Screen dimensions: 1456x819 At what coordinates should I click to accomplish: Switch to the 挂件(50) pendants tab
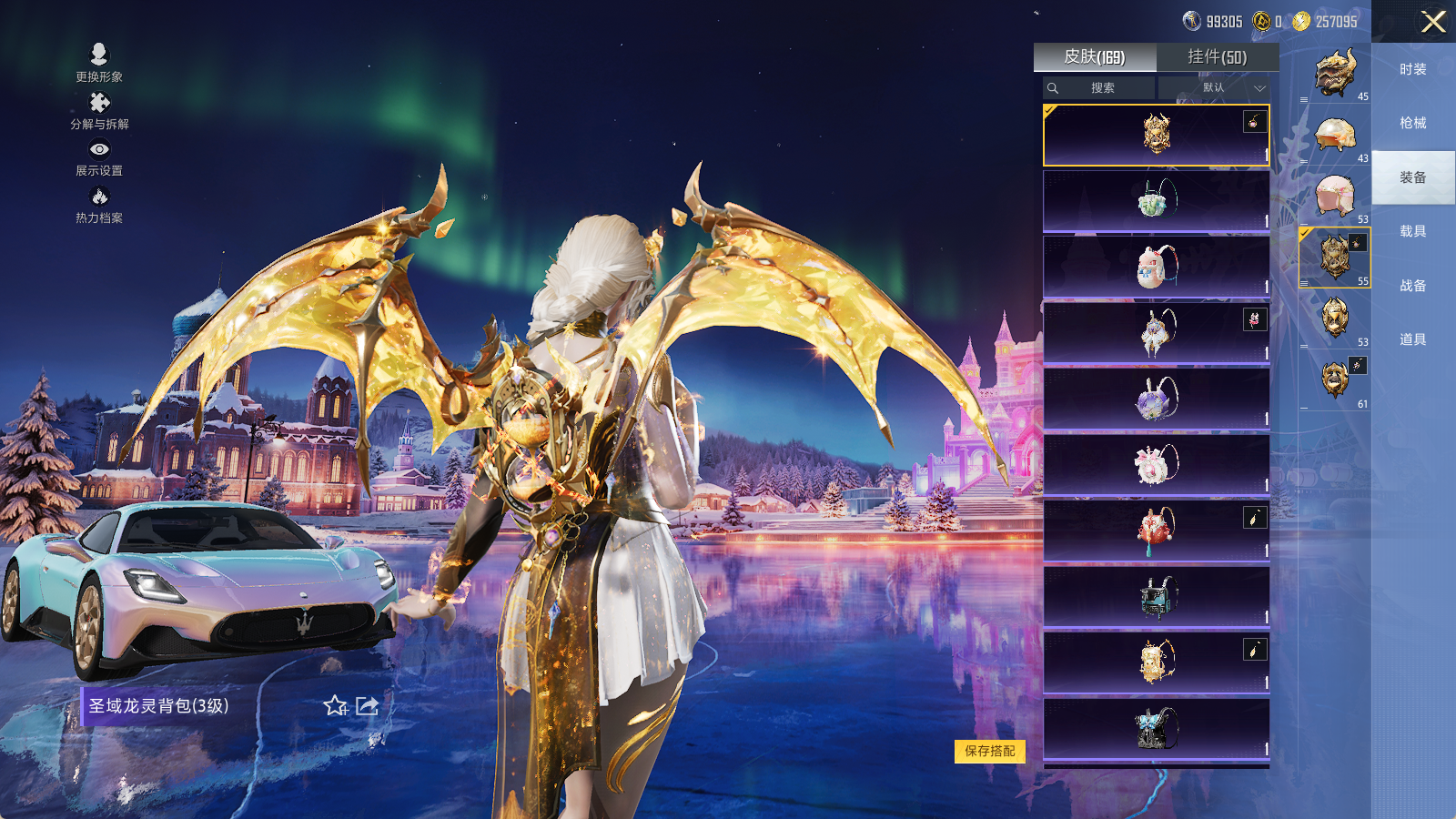pos(1217,57)
